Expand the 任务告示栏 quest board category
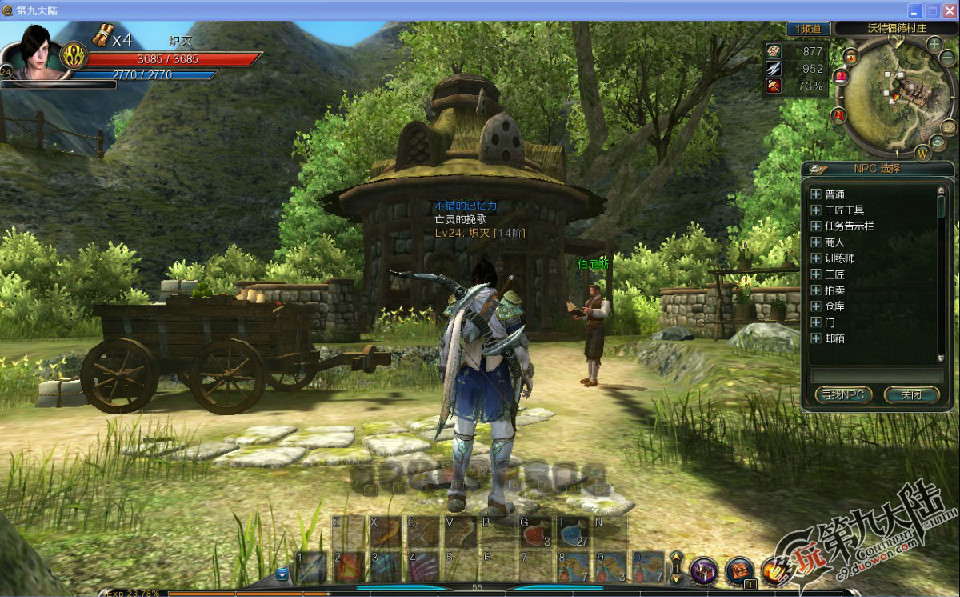Viewport: 960px width, 597px height. tap(816, 226)
